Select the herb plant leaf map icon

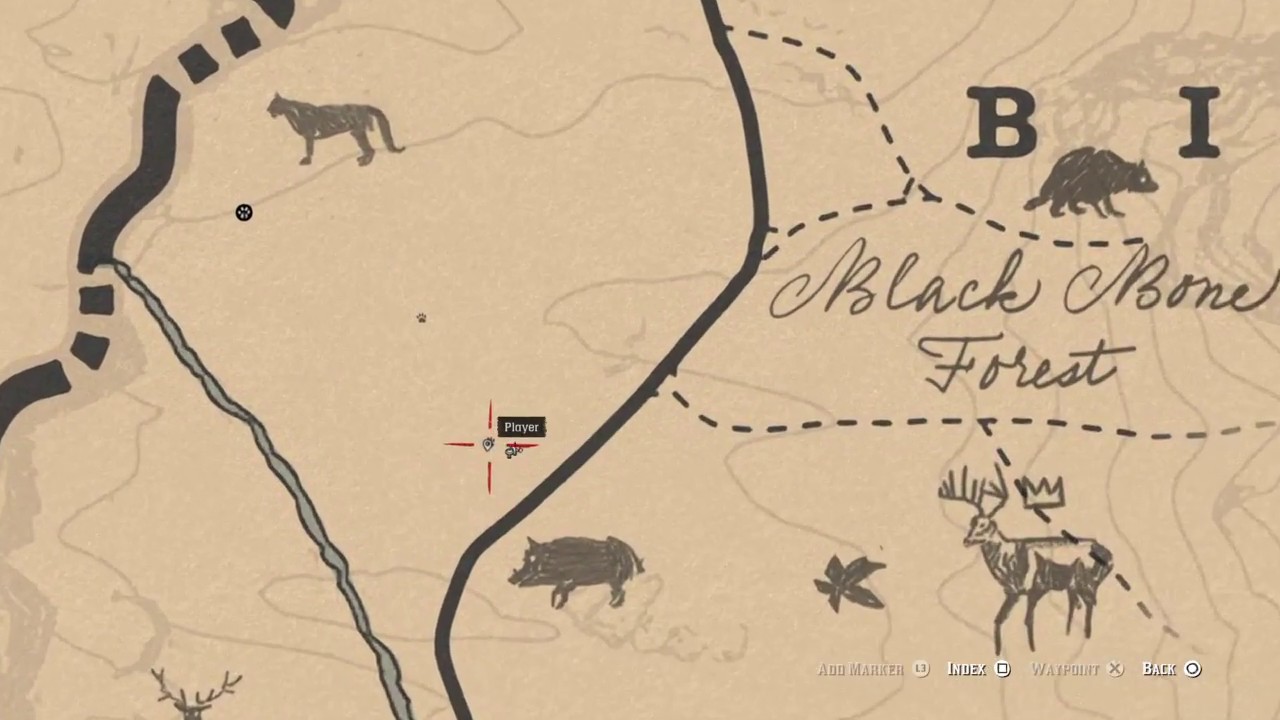tap(851, 581)
